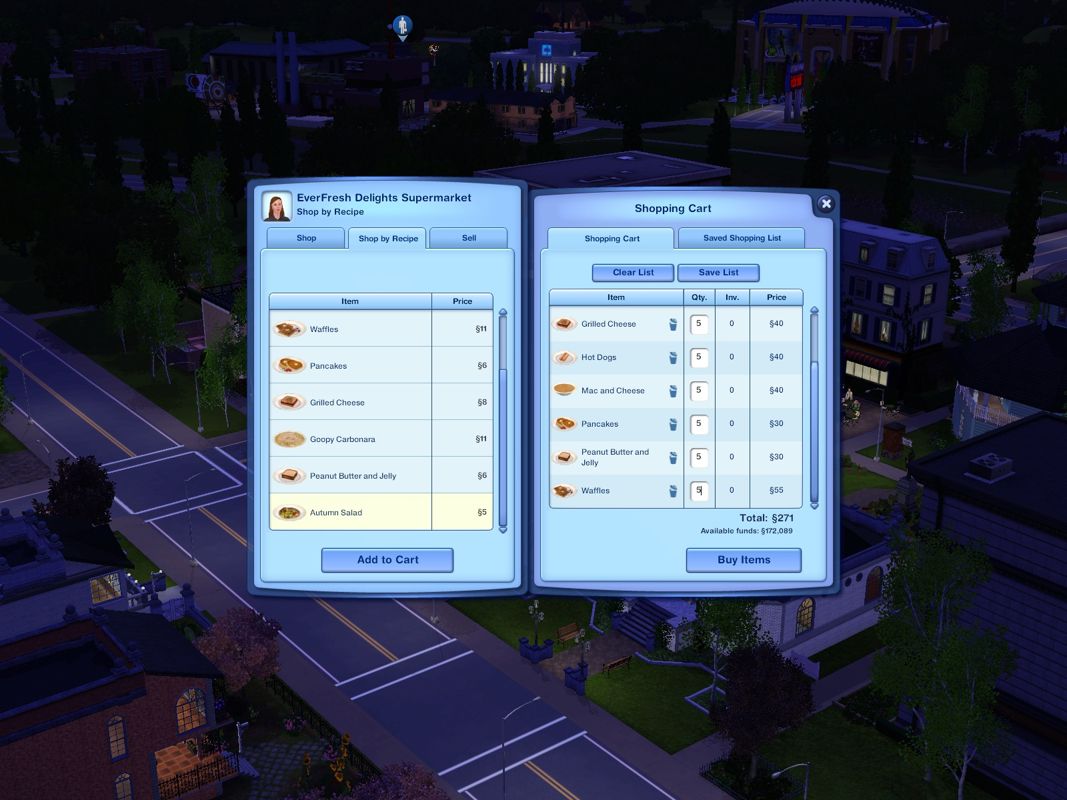This screenshot has width=1067, height=800.
Task: Remove Grilled Cheese from the cart
Action: [x=673, y=324]
